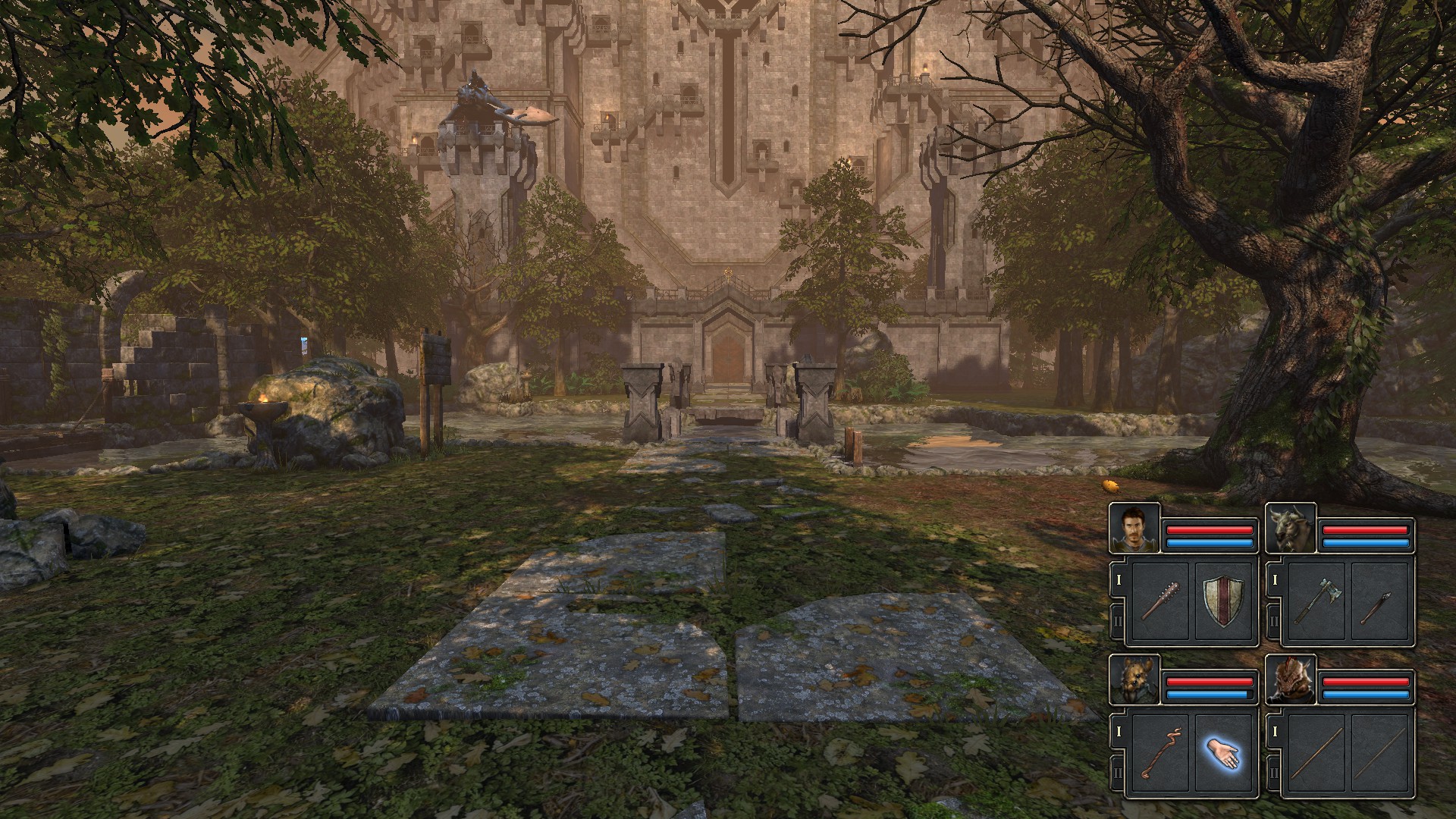The image size is (1456, 819).
Task: Open the human champion's portrait
Action: pyautogui.click(x=1134, y=528)
